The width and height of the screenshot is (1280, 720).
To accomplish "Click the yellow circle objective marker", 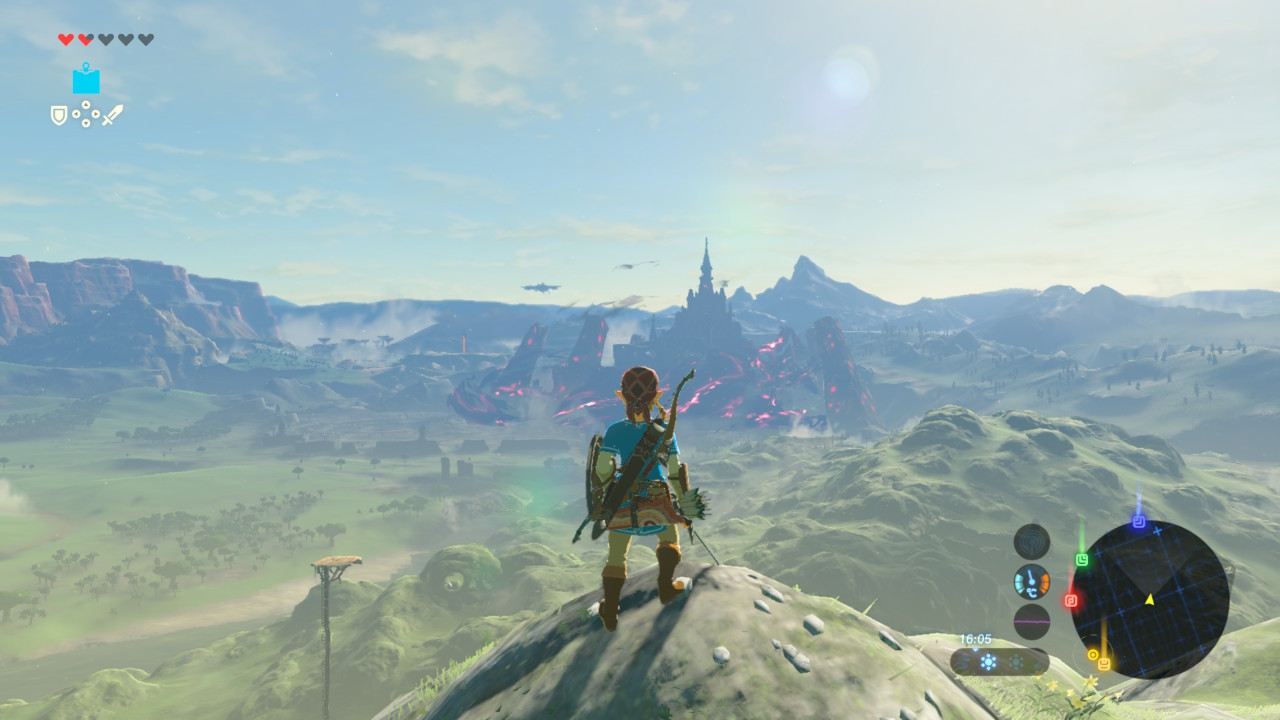I will 1093,655.
